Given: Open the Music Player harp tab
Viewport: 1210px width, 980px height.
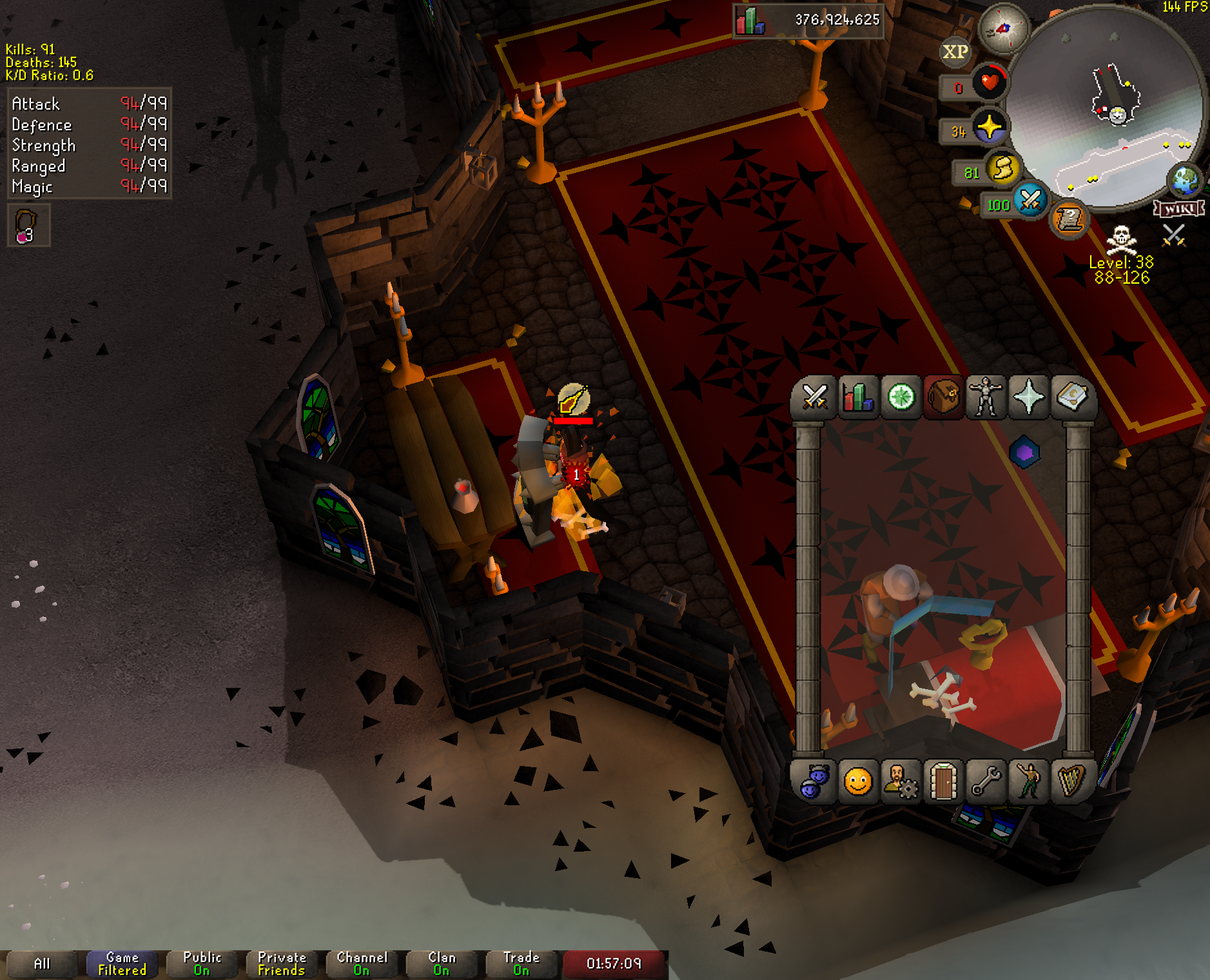Looking at the screenshot, I should coord(1071,782).
